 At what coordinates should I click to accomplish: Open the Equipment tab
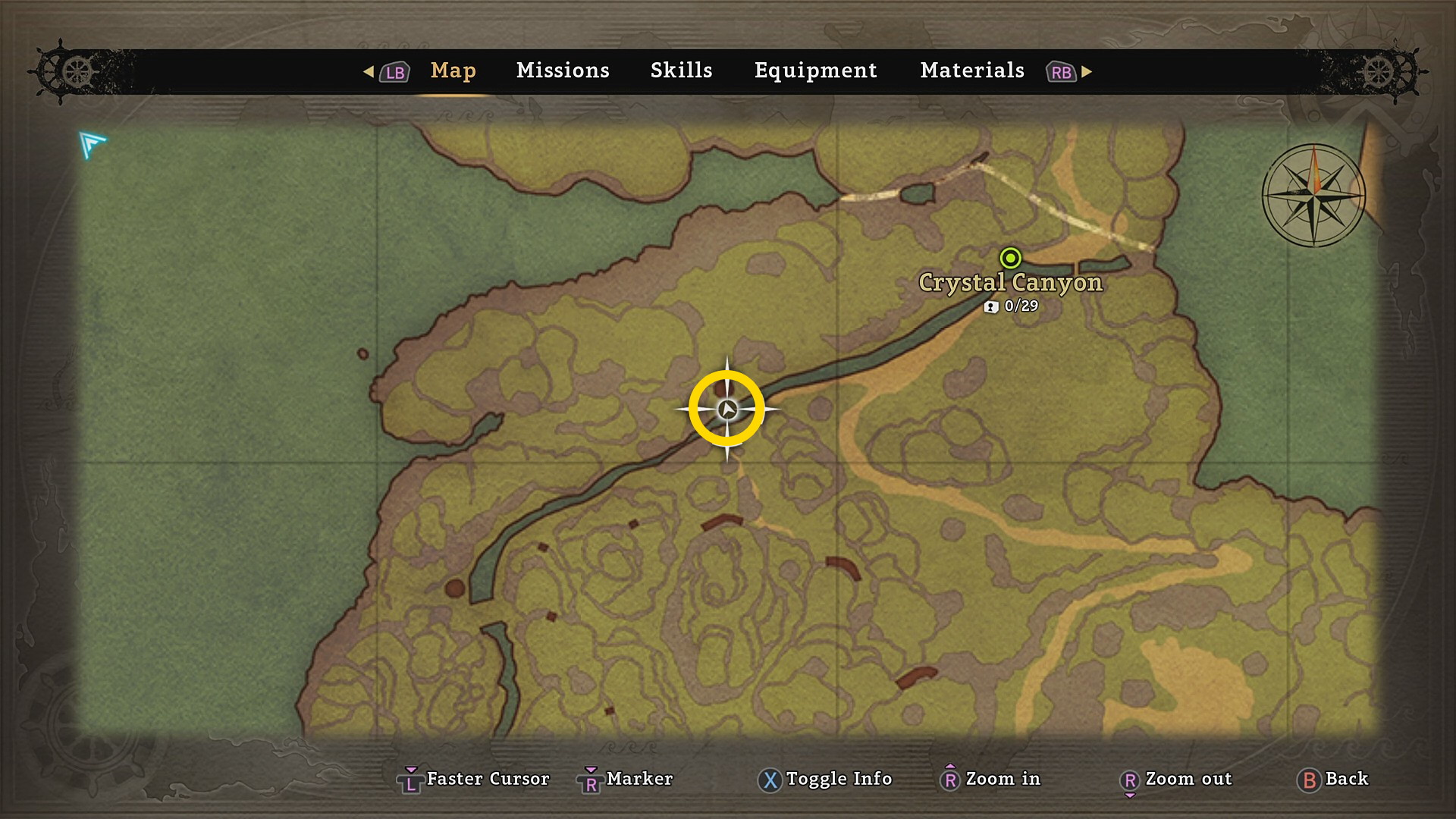pyautogui.click(x=815, y=71)
